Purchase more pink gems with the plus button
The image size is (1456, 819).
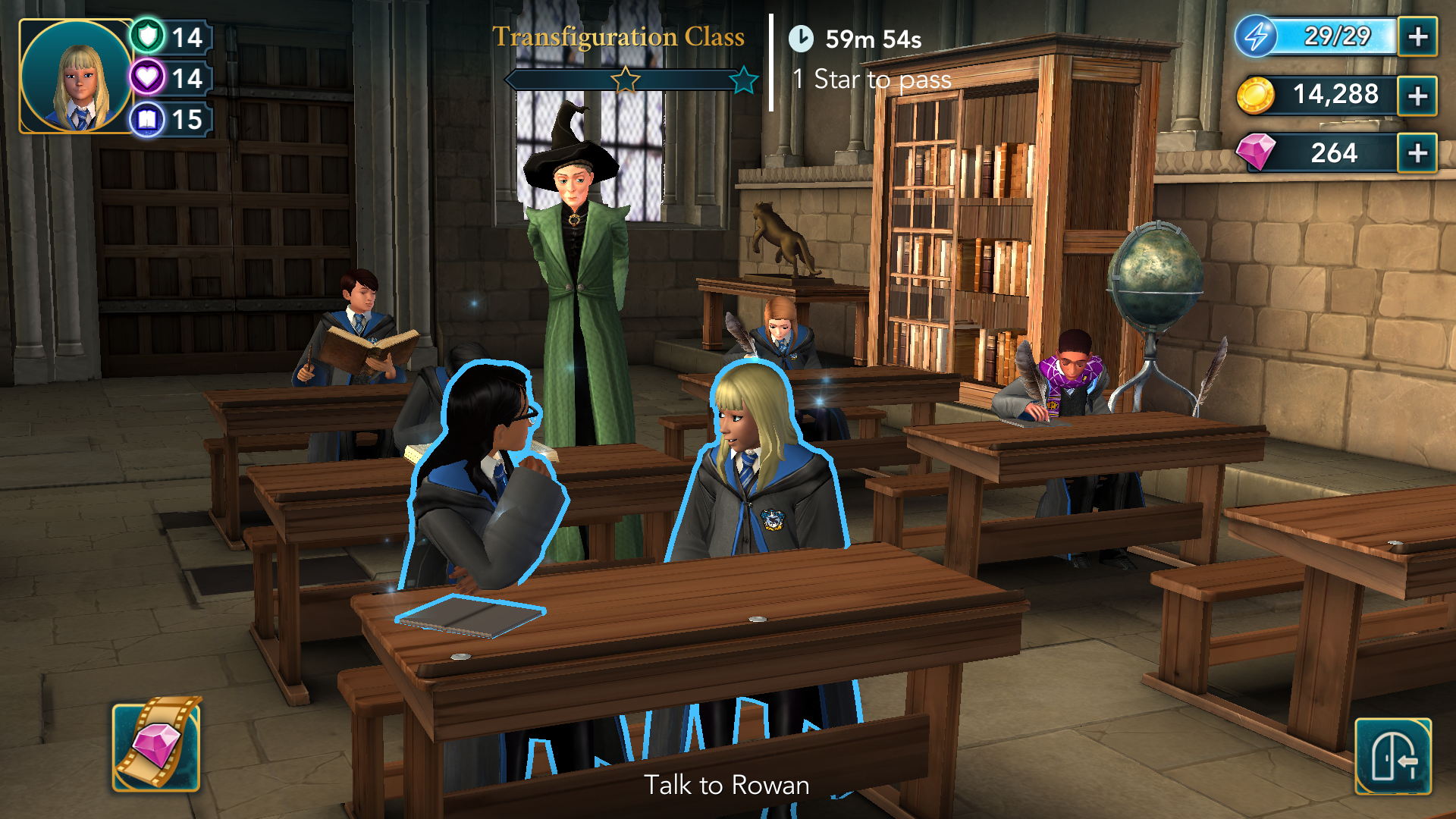[1417, 153]
